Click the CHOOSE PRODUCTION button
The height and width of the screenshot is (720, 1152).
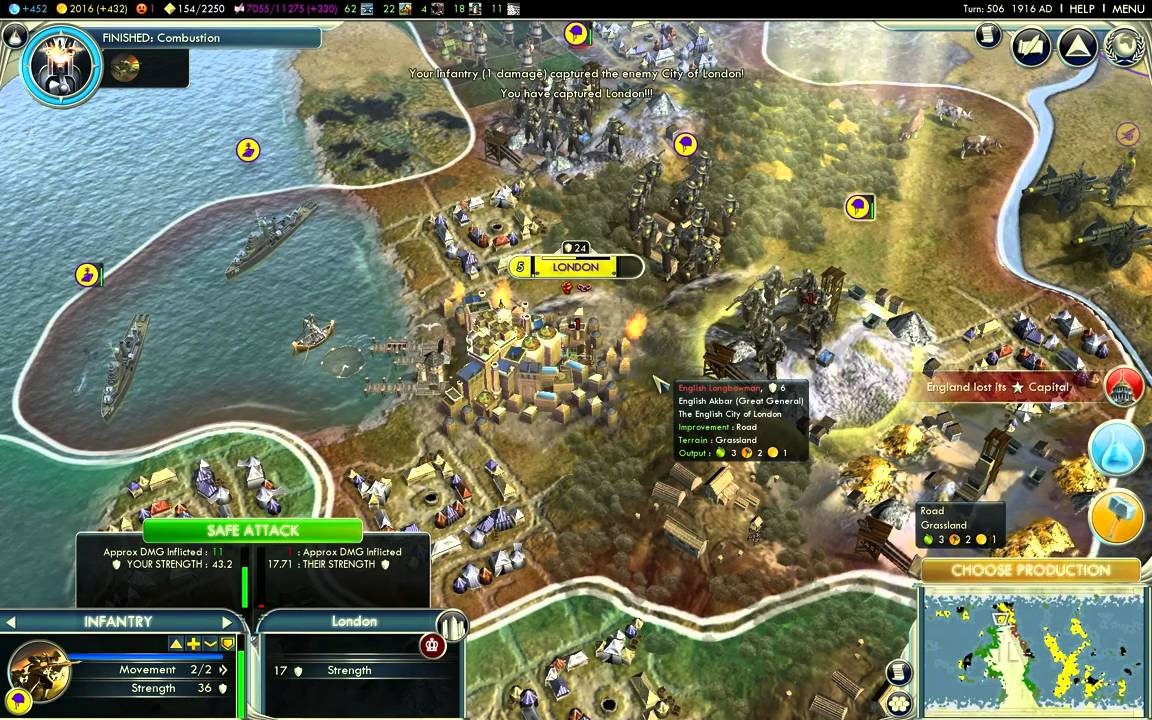click(x=1030, y=571)
